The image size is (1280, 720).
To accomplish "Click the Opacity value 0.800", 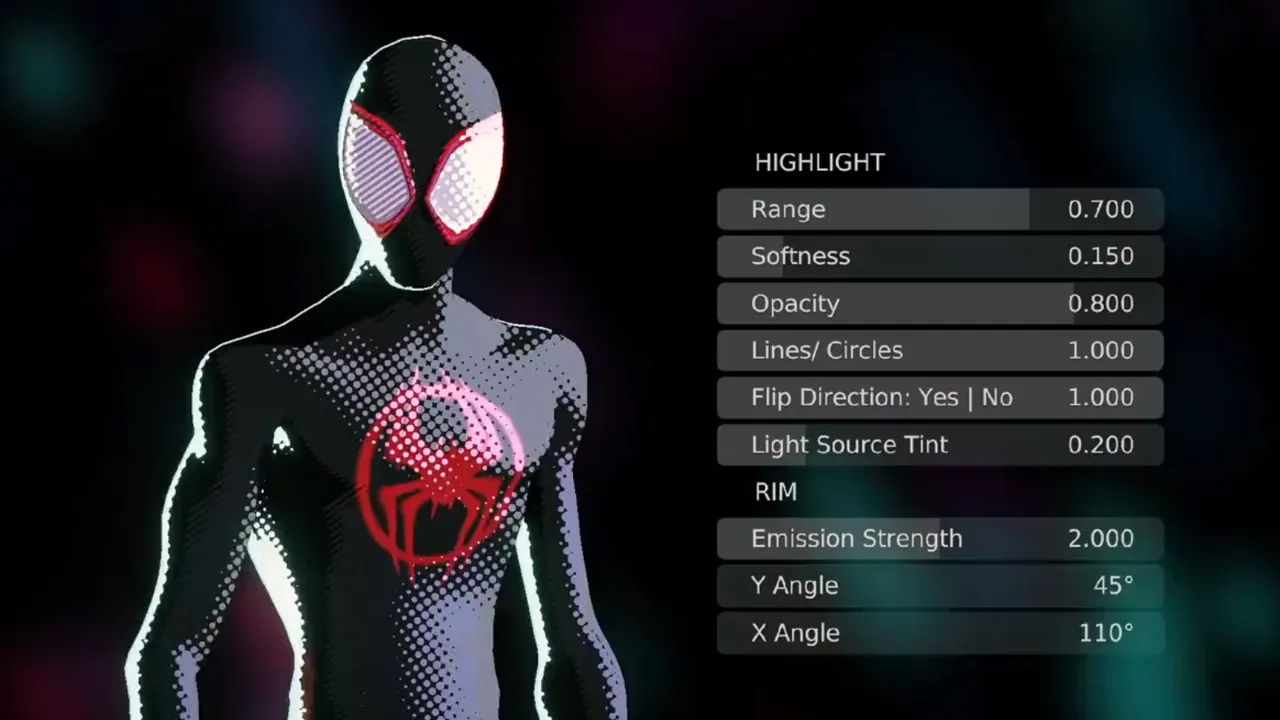I will [x=1101, y=303].
